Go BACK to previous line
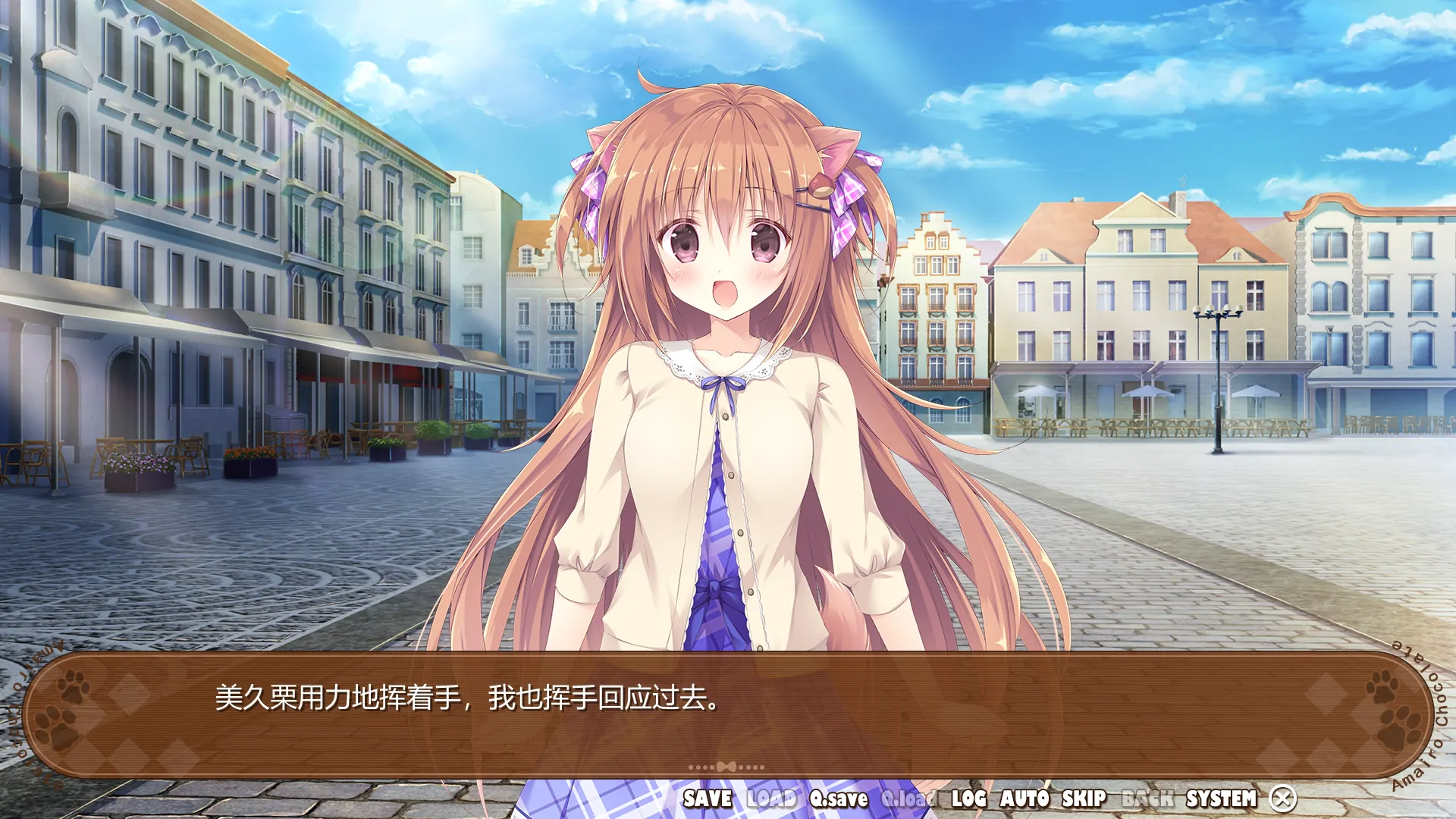Screen dimensions: 1456x819 1147,799
